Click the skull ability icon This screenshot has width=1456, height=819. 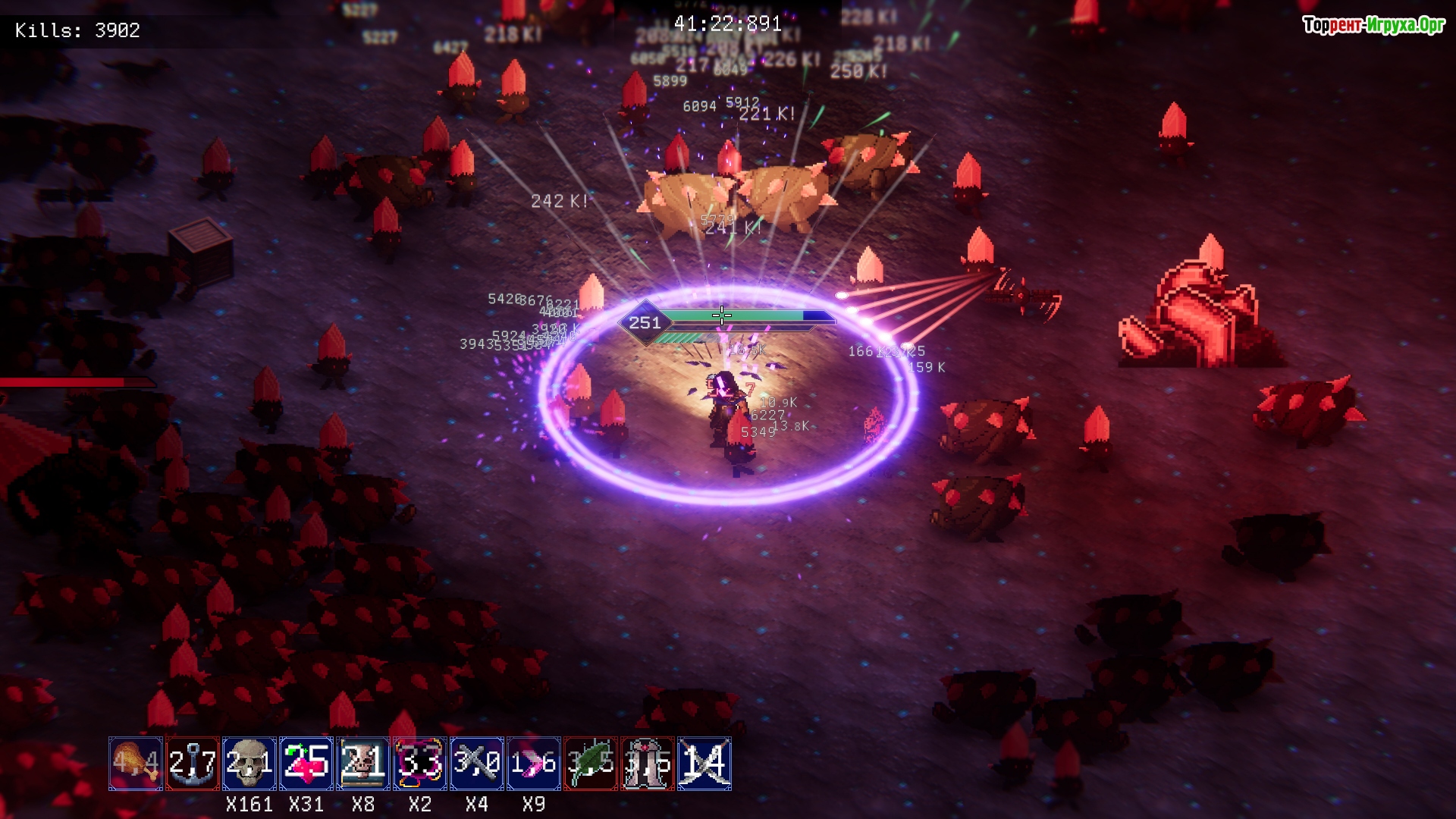point(249,763)
